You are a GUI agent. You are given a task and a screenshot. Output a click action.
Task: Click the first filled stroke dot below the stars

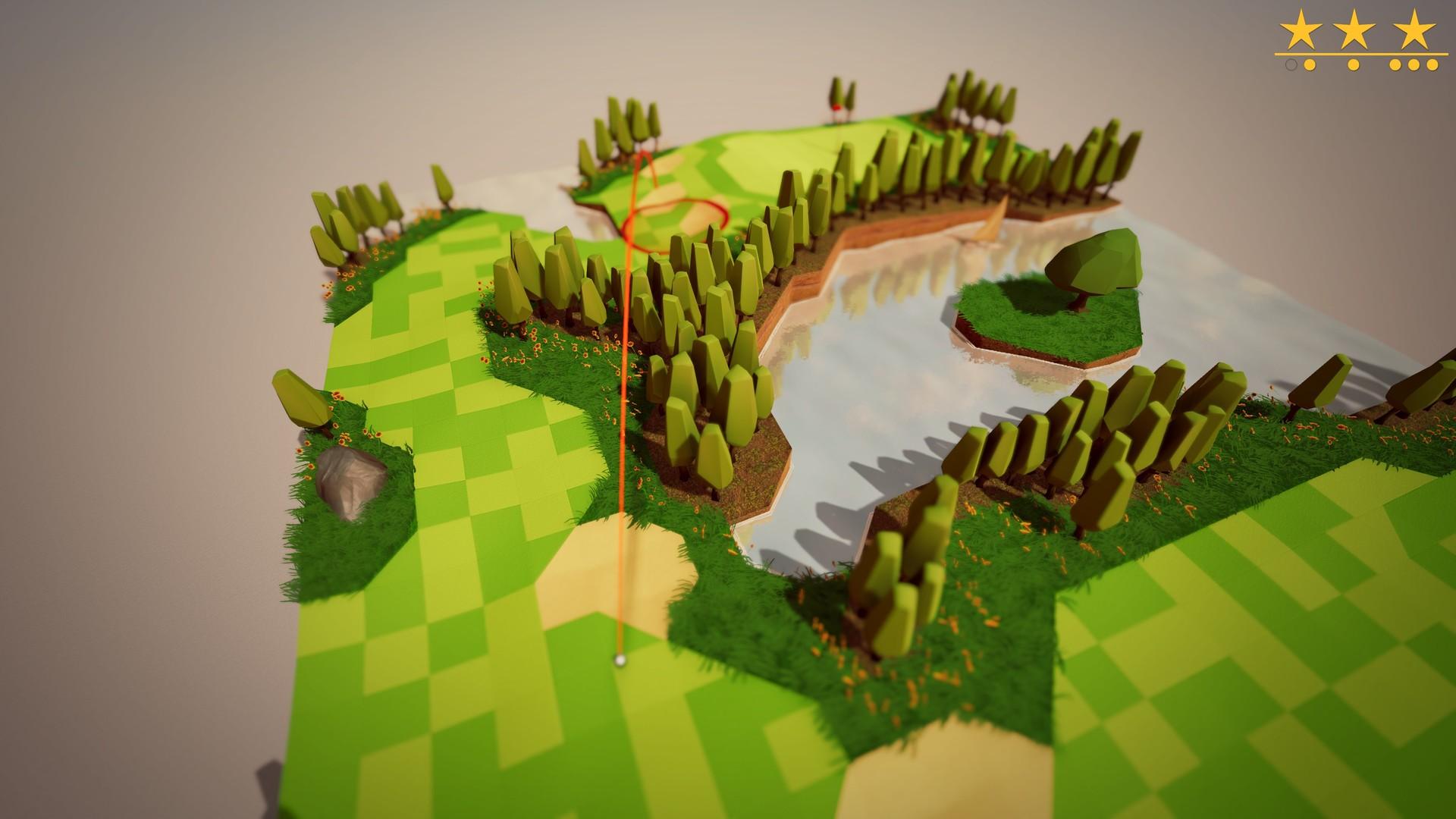tap(1309, 64)
